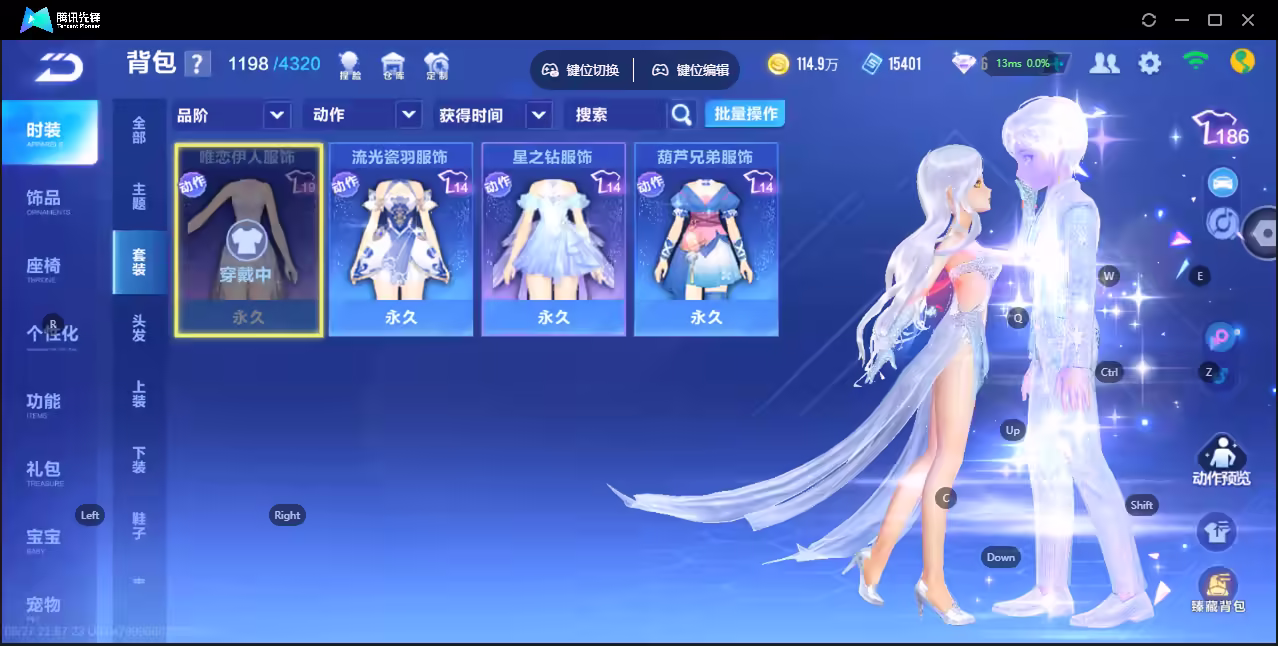Open the 动作预览 action preview
Screen dimensions: 1278x646
1220,462
